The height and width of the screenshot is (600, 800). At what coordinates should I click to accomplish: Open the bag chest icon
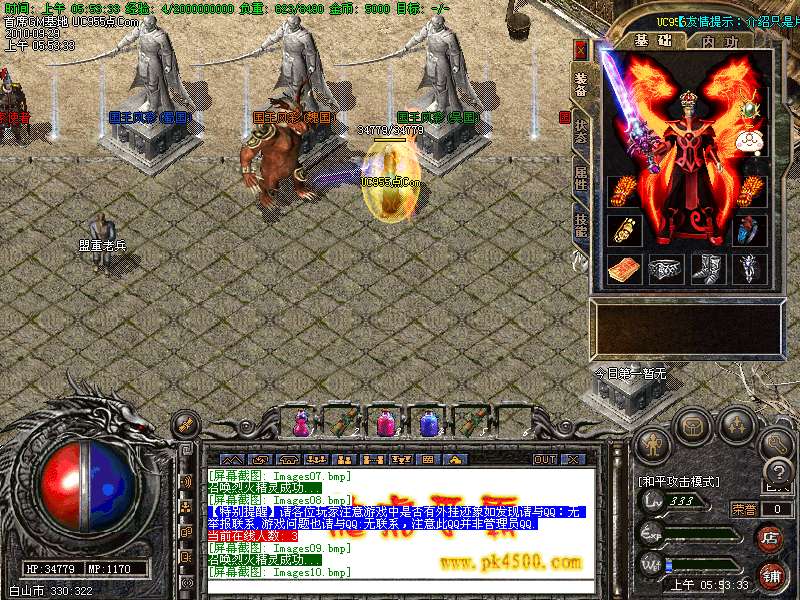pyautogui.click(x=693, y=426)
